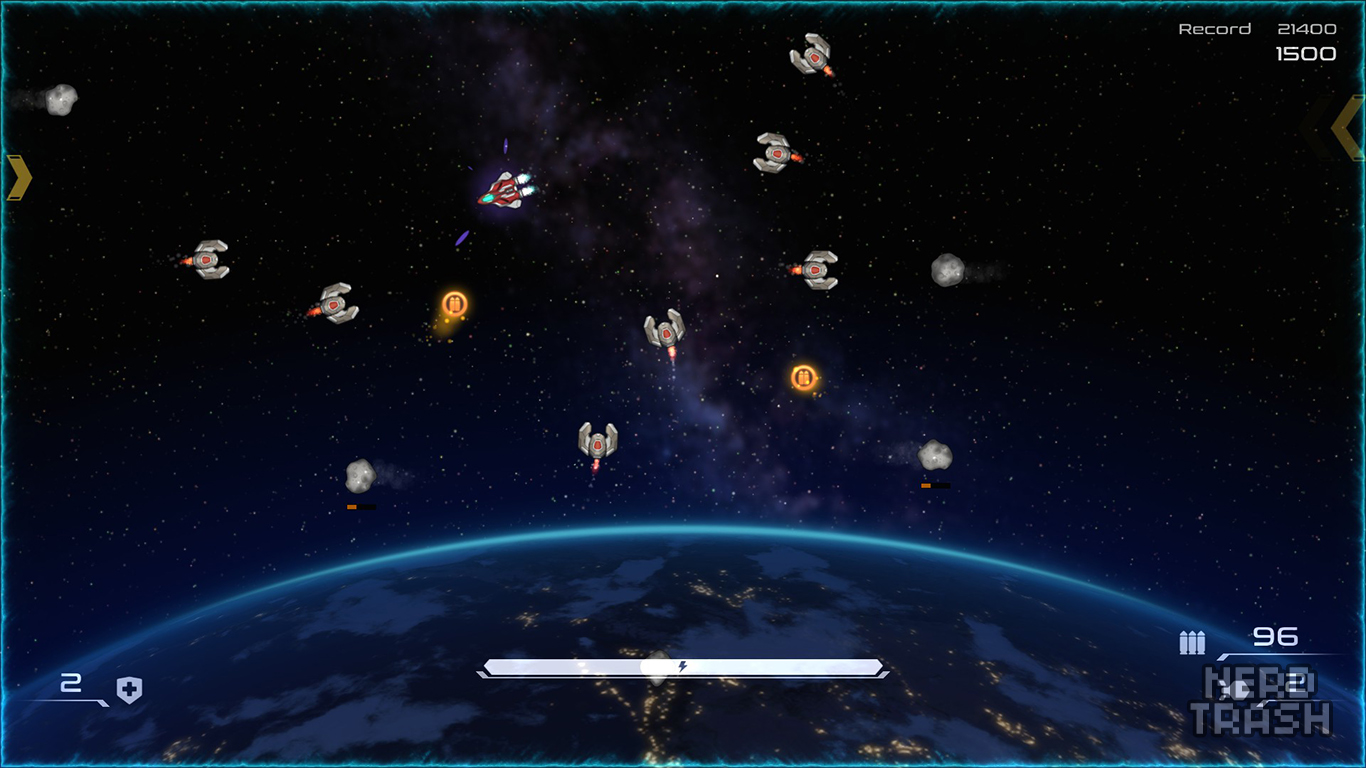Click the gold chevron on the left edge
Image resolution: width=1366 pixels, height=768 pixels.
click(19, 177)
